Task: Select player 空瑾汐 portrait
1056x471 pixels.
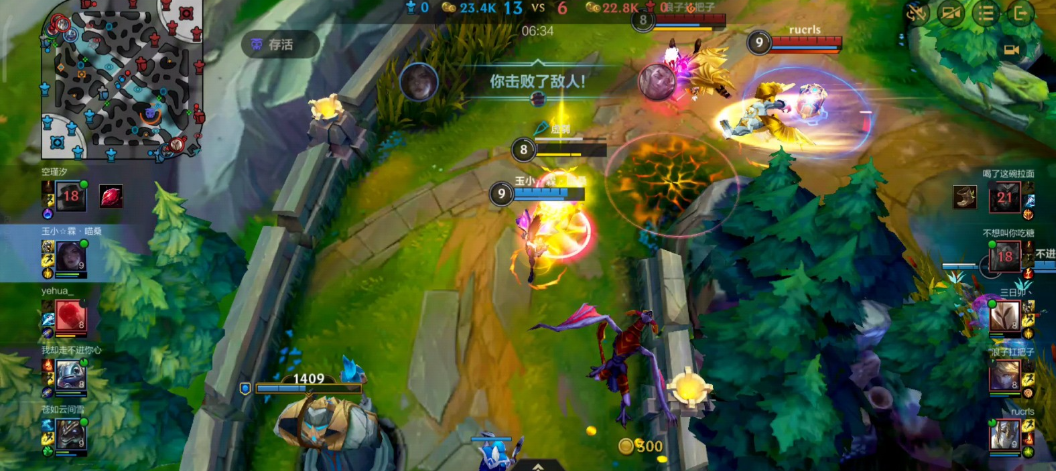Action: coord(70,197)
